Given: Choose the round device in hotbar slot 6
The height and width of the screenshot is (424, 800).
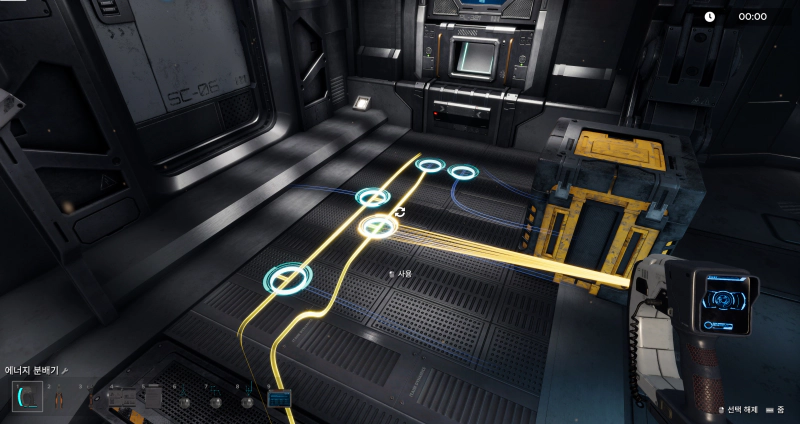Looking at the screenshot, I should point(184,402).
